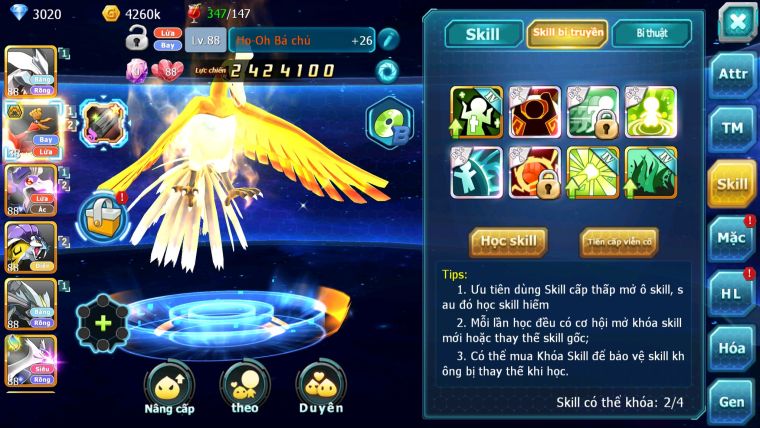Open the Gen side tab
Viewport: 760px width, 428px height.
732,402
